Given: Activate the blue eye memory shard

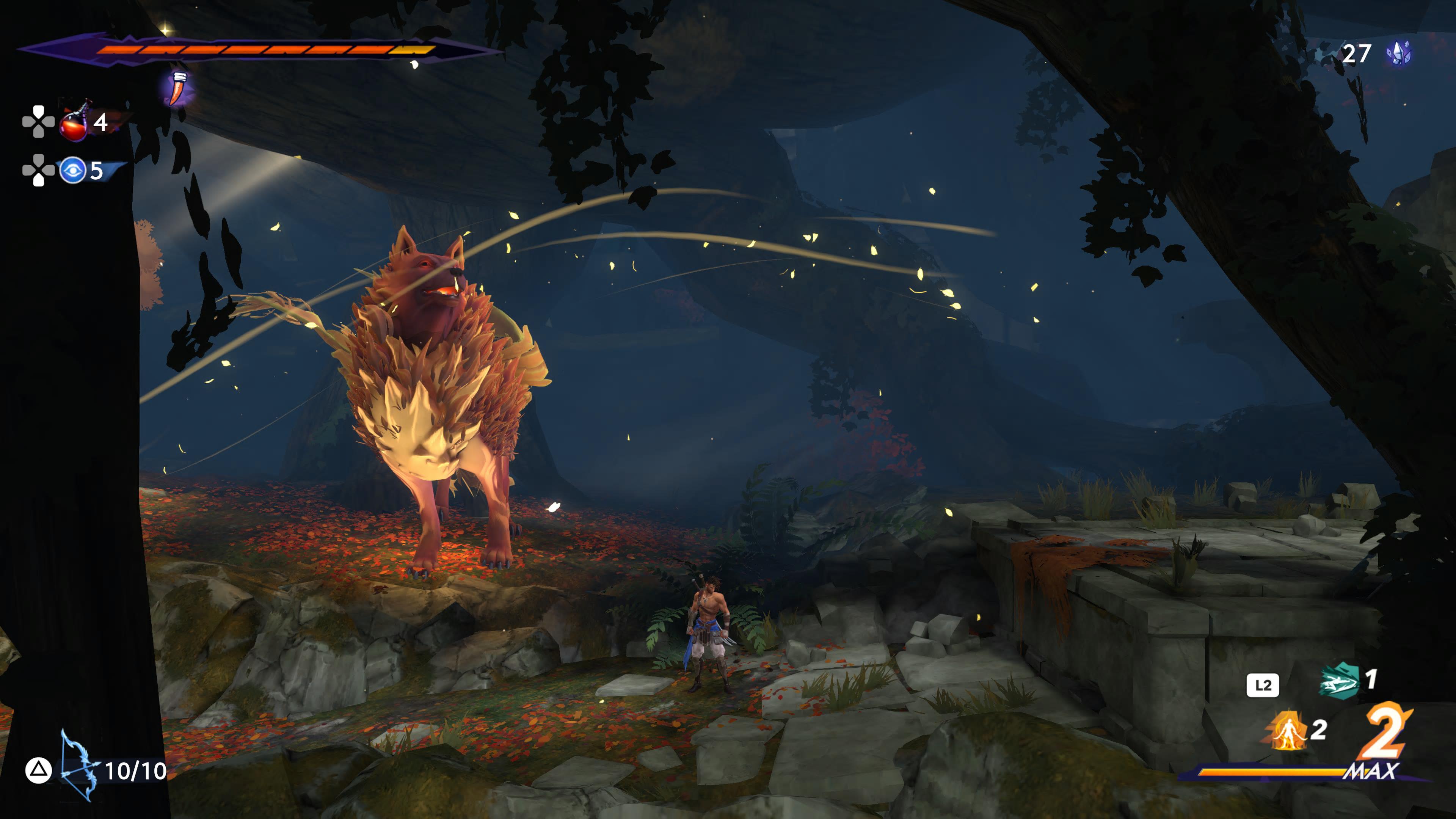Looking at the screenshot, I should click(73, 170).
